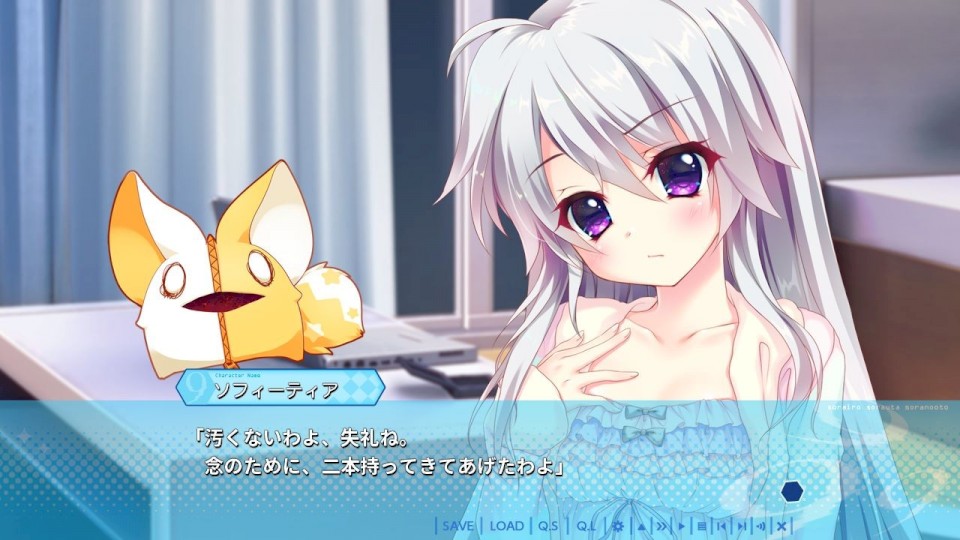Quick save with the Q.S button
Viewport: 960px width, 540px height.
click(x=548, y=526)
